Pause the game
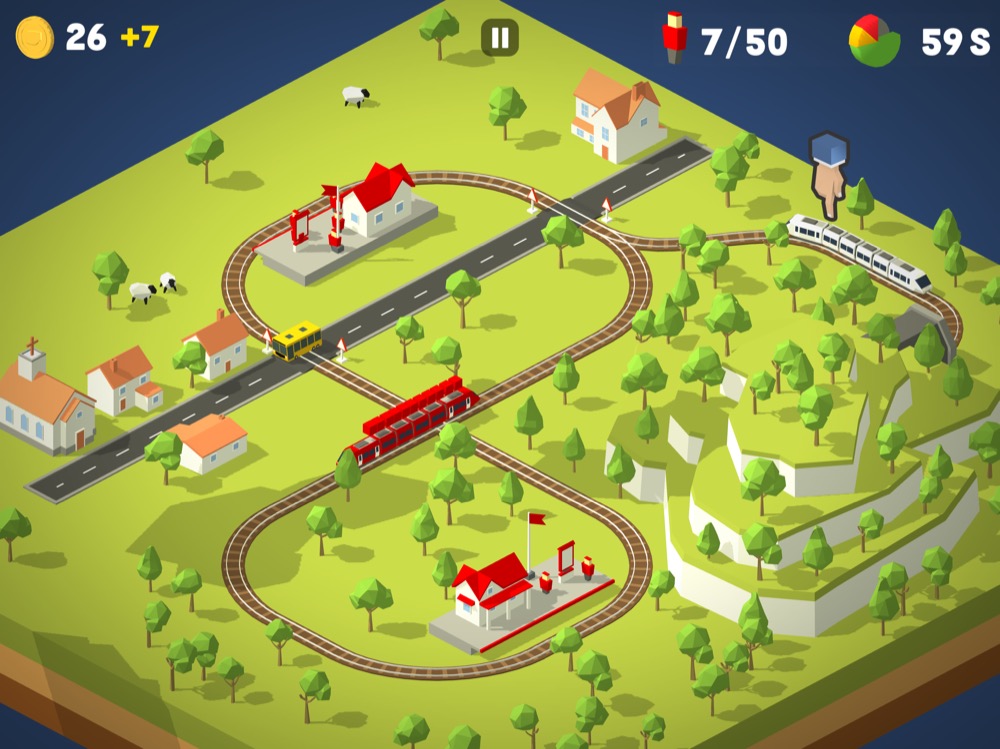This screenshot has height=749, width=1000. tap(500, 38)
